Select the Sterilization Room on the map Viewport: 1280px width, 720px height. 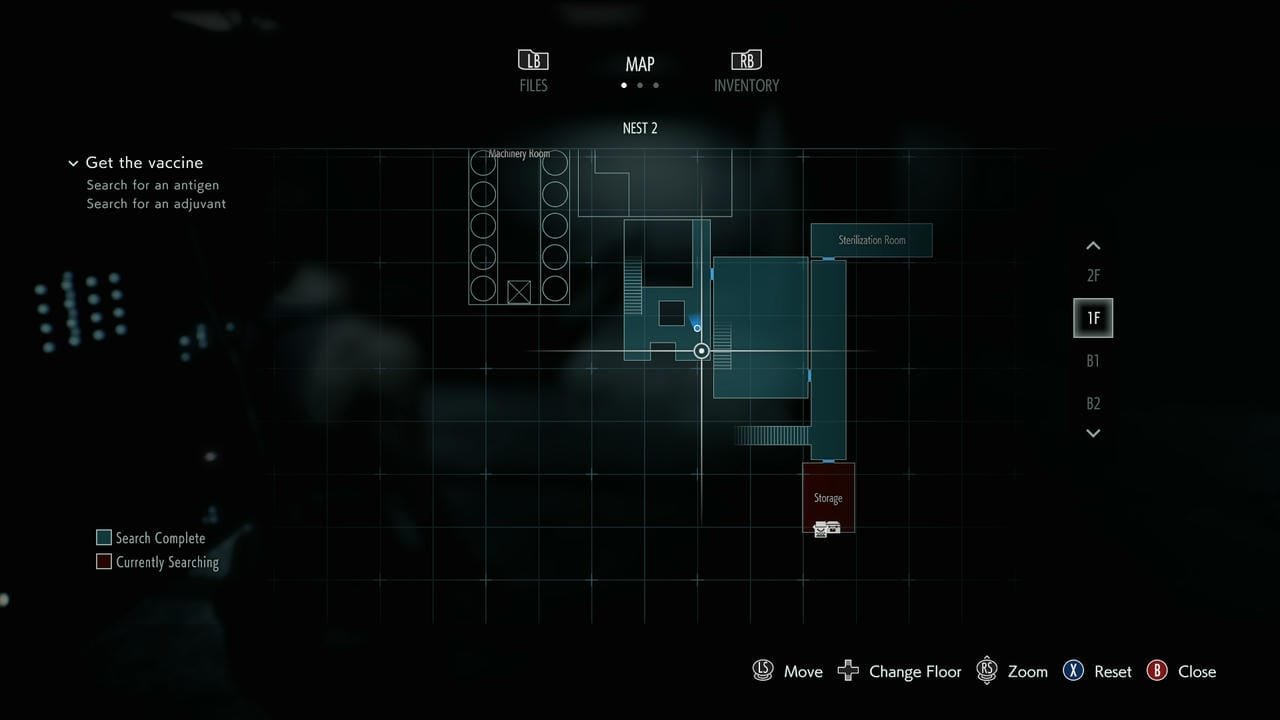coord(871,240)
